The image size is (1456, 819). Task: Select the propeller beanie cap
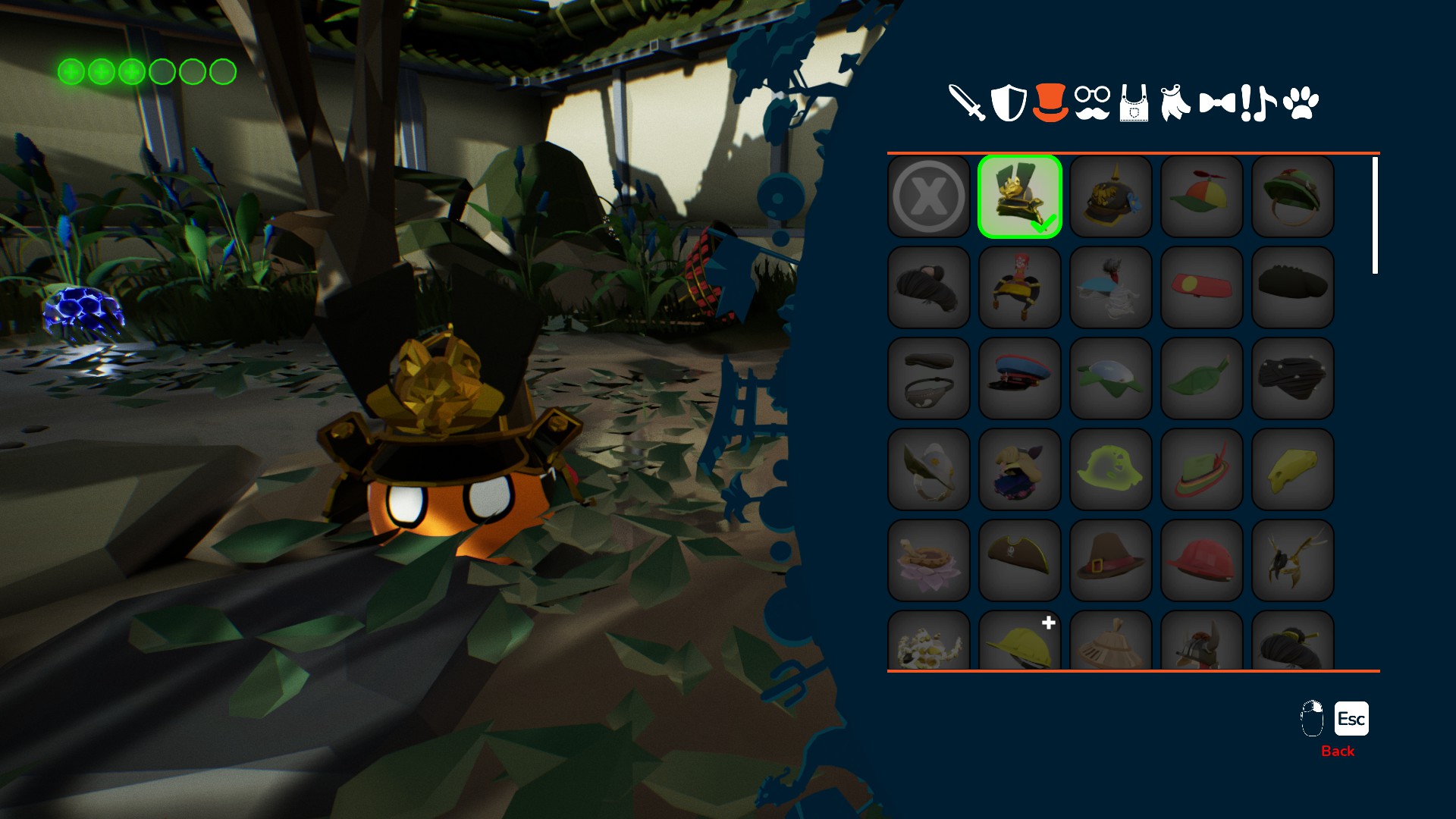[x=1202, y=196]
